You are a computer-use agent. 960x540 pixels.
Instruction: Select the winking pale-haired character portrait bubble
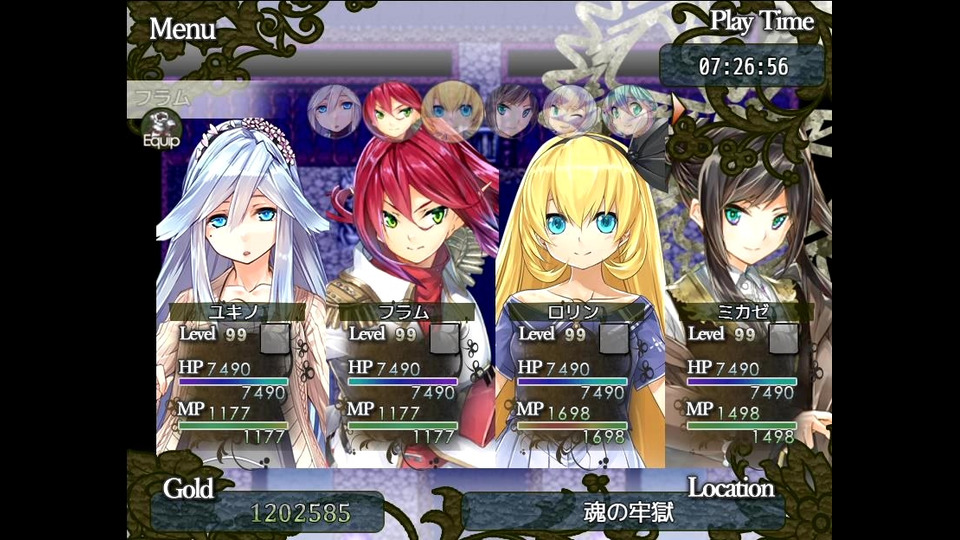click(569, 111)
